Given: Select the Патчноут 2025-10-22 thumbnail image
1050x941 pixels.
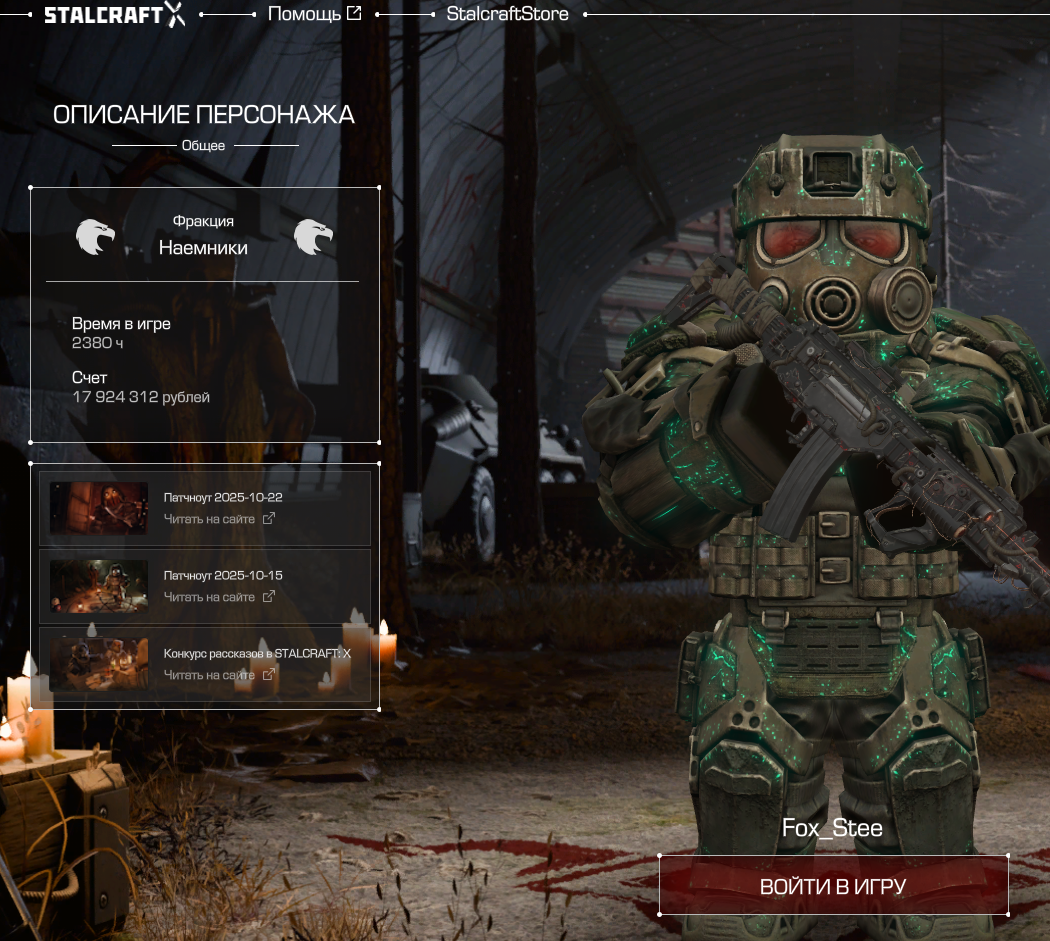Looking at the screenshot, I should point(99,508).
